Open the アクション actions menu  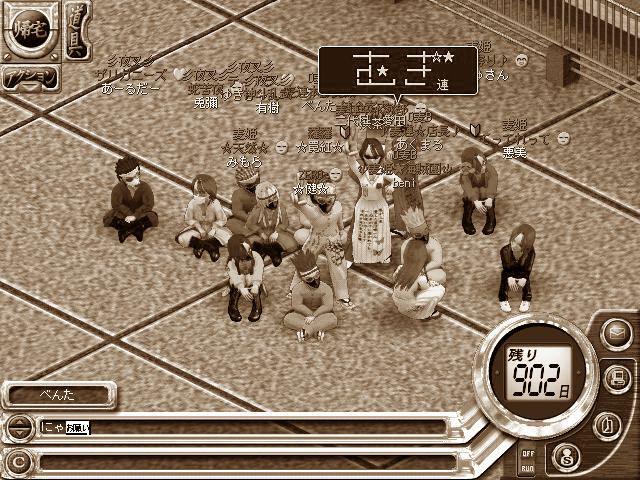pos(29,79)
